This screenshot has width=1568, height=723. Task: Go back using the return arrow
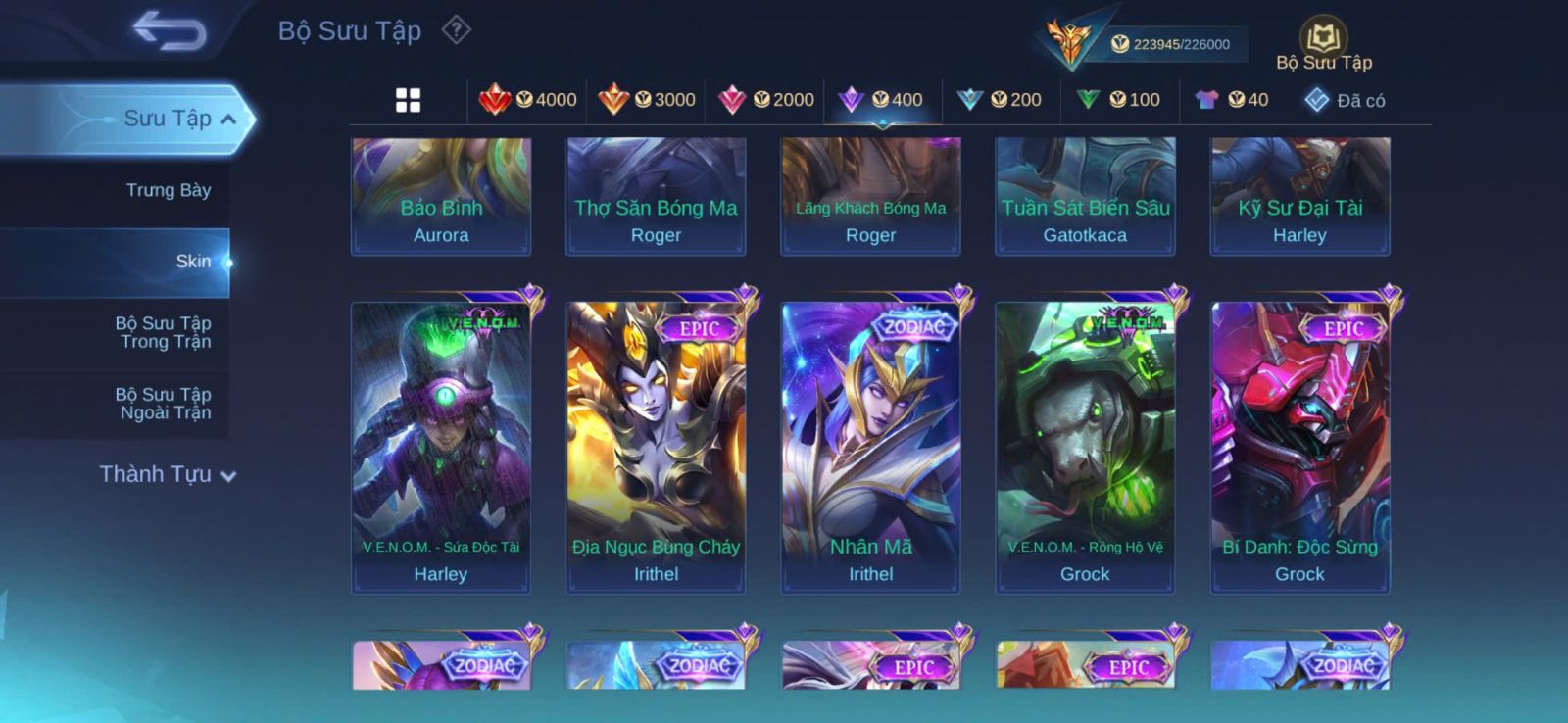pos(170,30)
